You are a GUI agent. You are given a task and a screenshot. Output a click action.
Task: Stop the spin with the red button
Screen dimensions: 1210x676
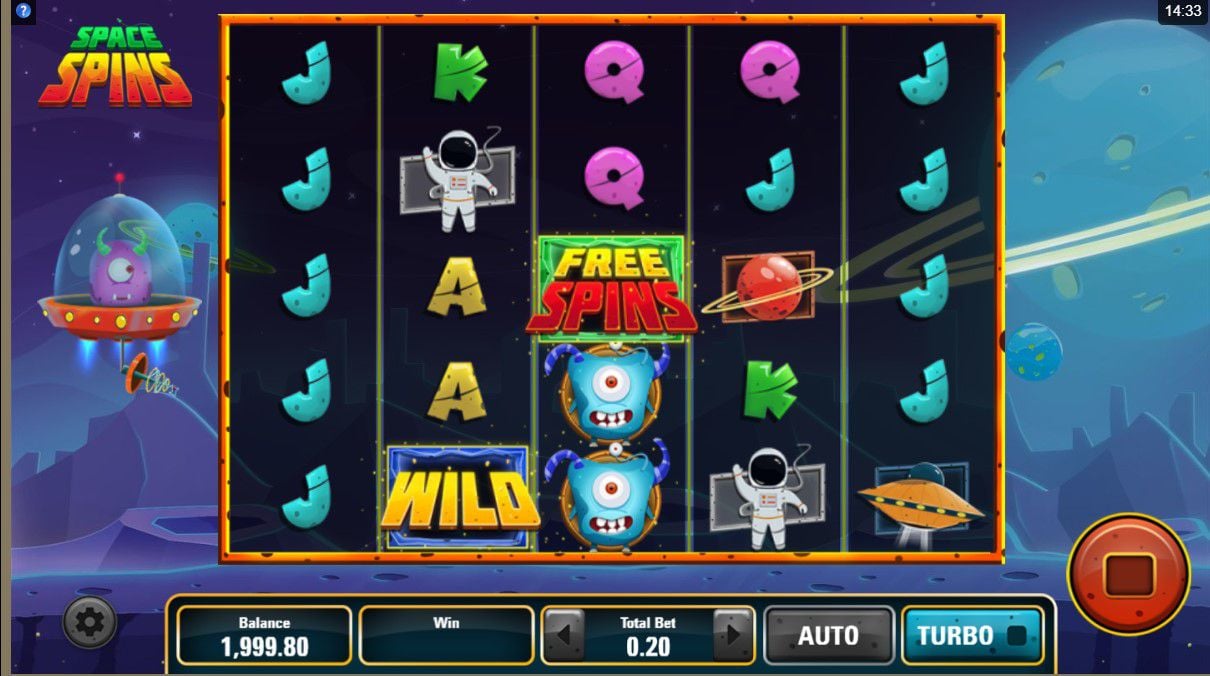[1129, 574]
